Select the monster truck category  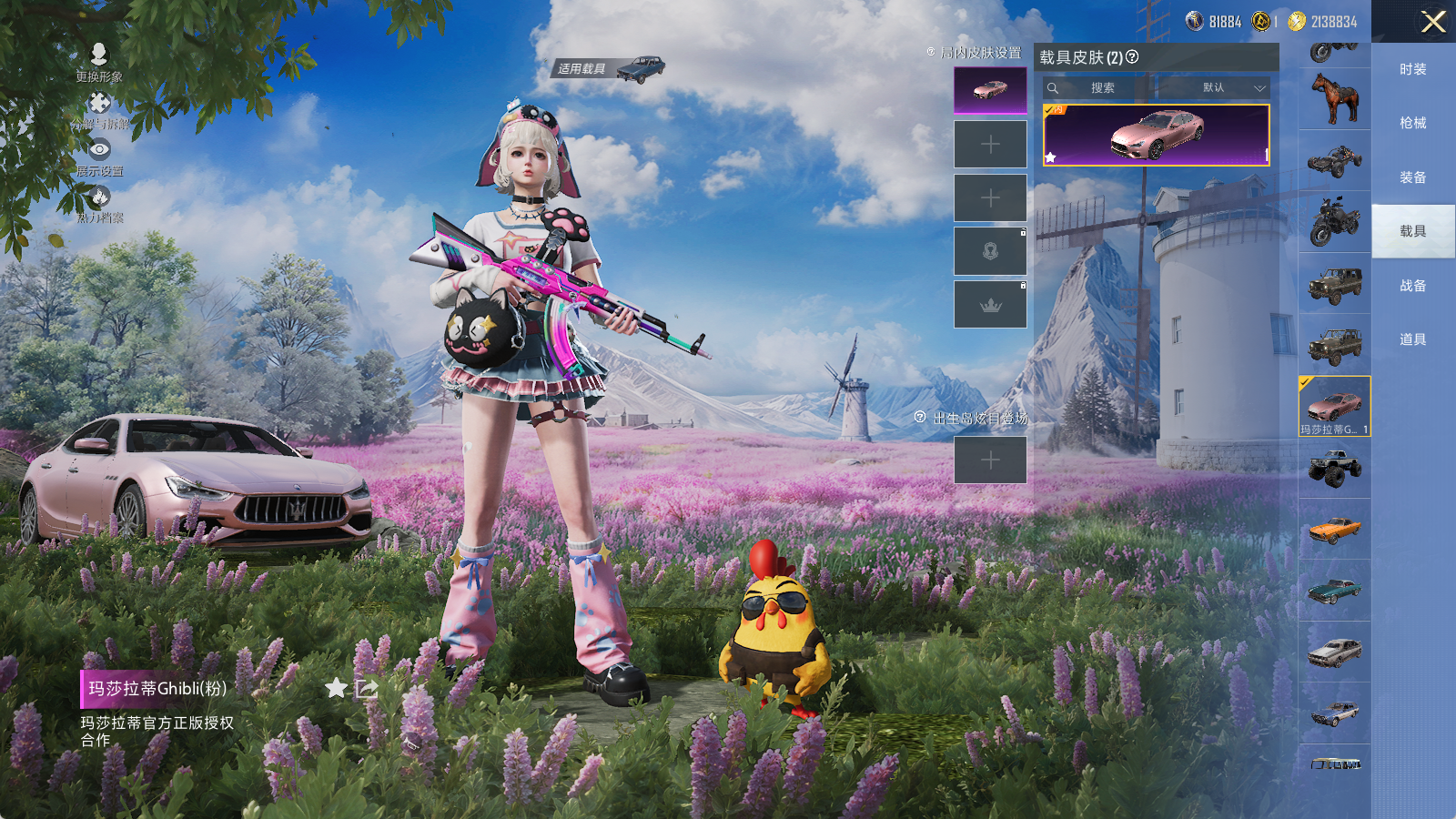click(1334, 469)
